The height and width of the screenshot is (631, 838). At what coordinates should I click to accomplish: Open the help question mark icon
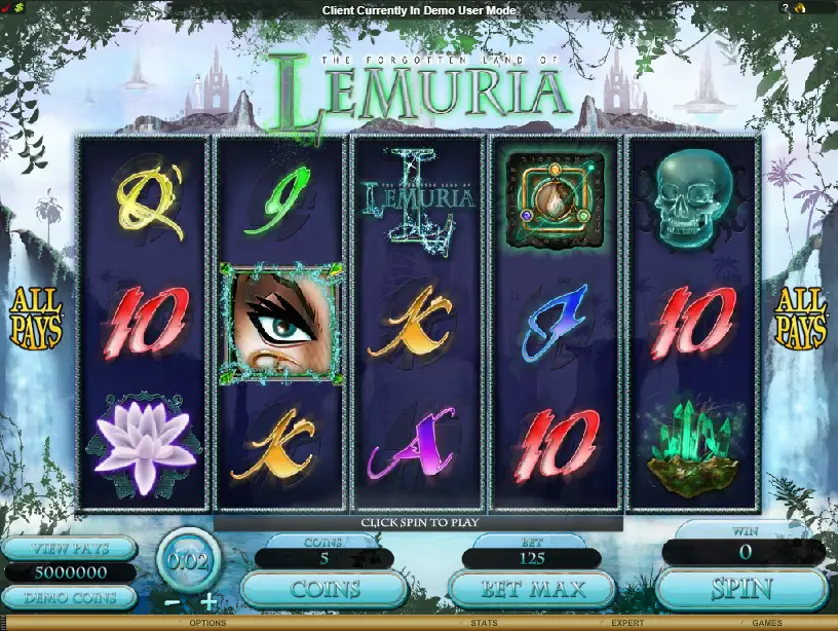[x=786, y=8]
